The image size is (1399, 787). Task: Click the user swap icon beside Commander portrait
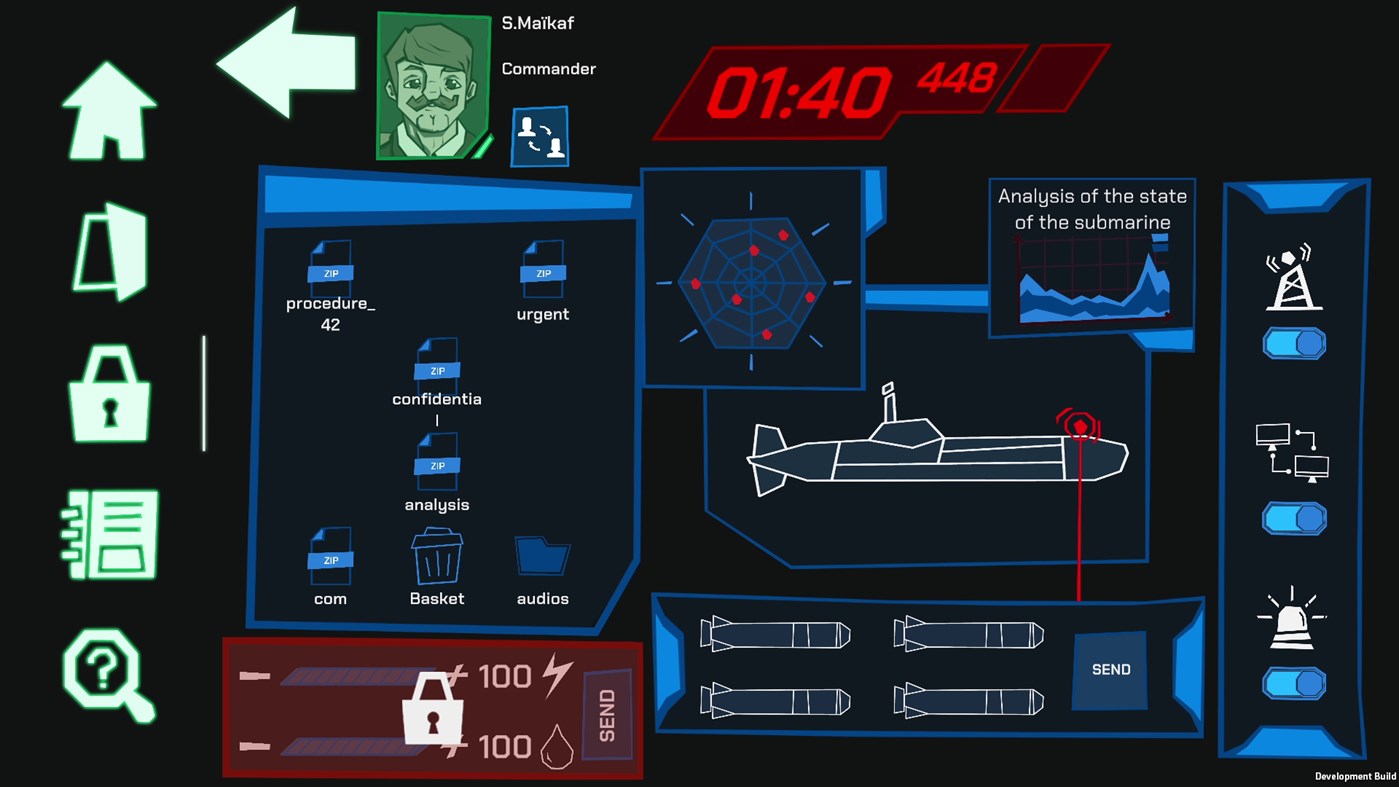pyautogui.click(x=539, y=137)
